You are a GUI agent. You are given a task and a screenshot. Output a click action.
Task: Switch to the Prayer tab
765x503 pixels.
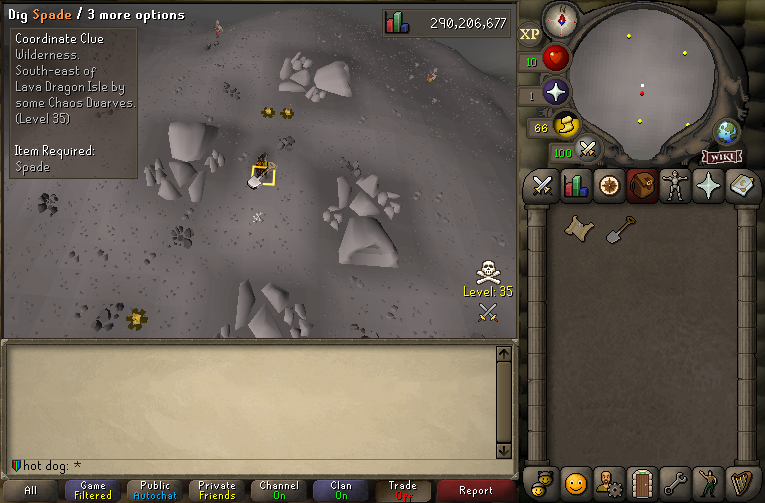coord(708,186)
